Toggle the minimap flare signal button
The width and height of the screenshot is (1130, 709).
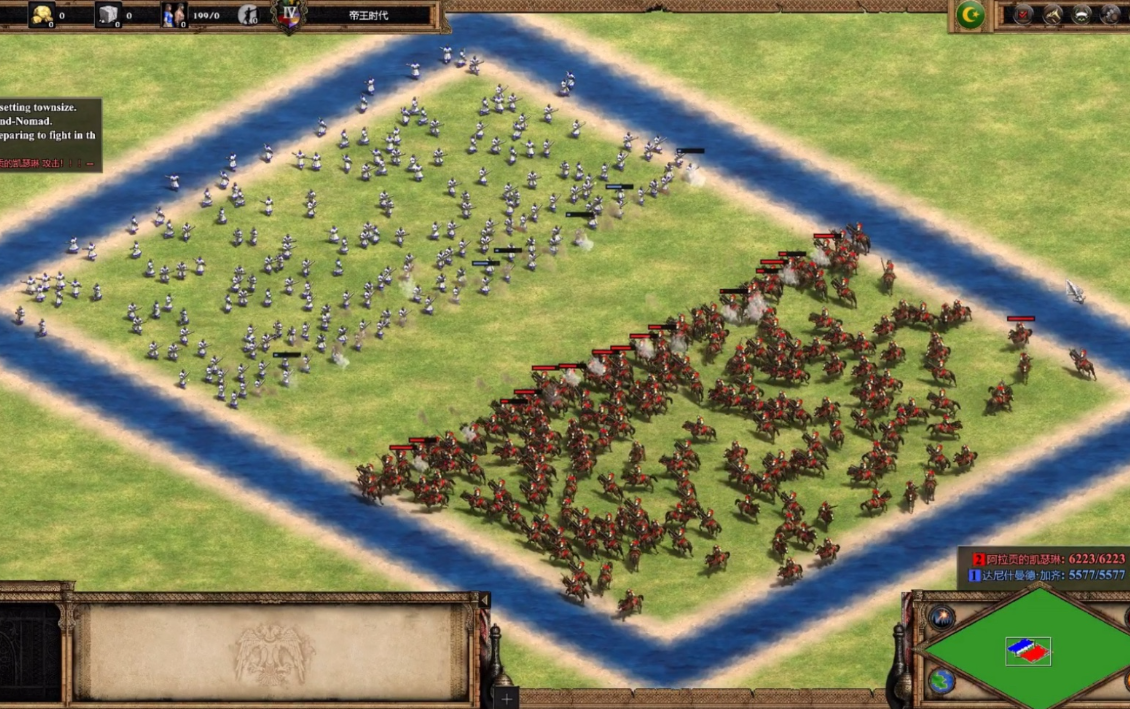[941, 617]
